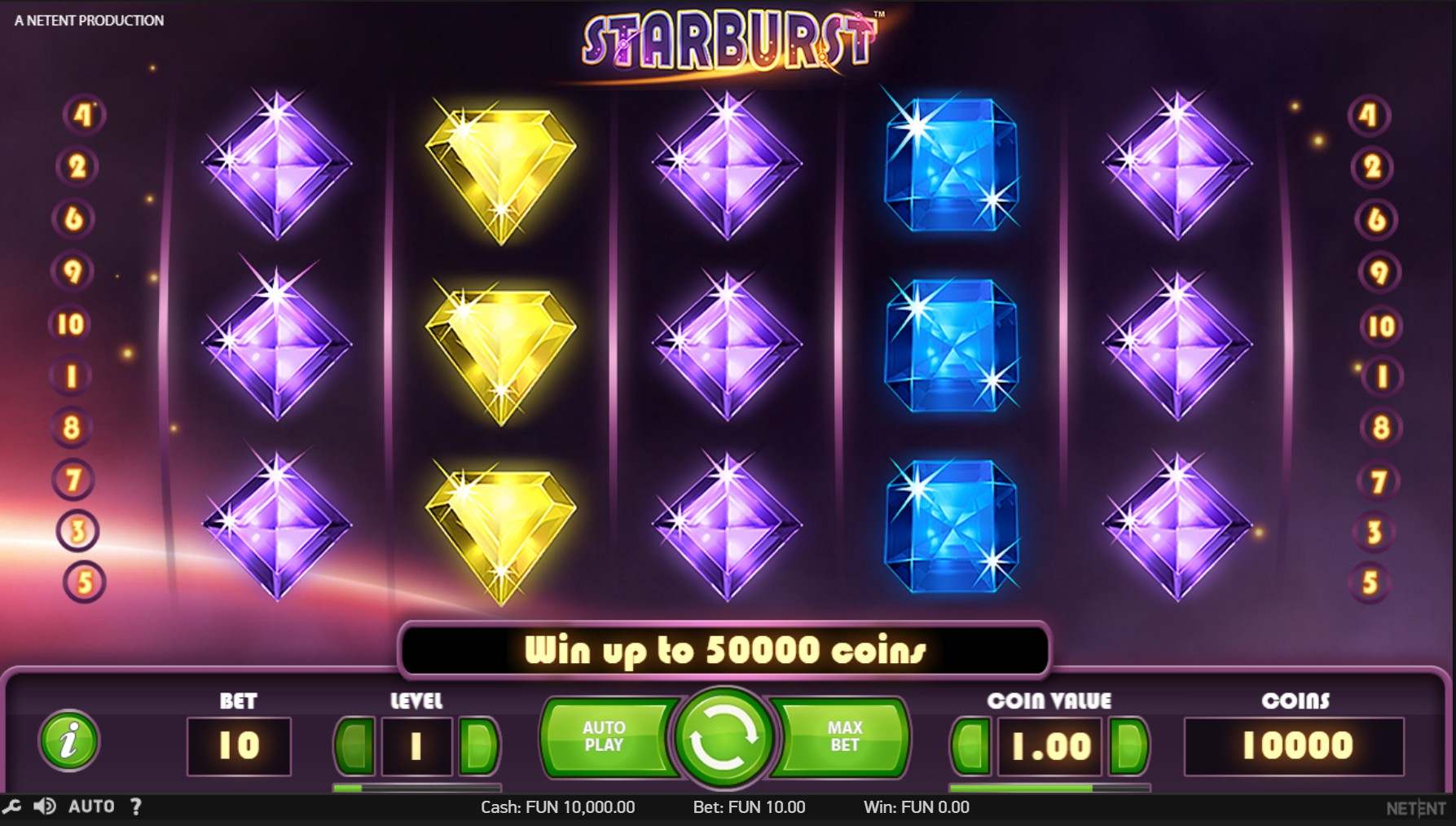The height and width of the screenshot is (826, 1456).
Task: Toggle AUTO mode in the bottom bar
Action: [92, 806]
